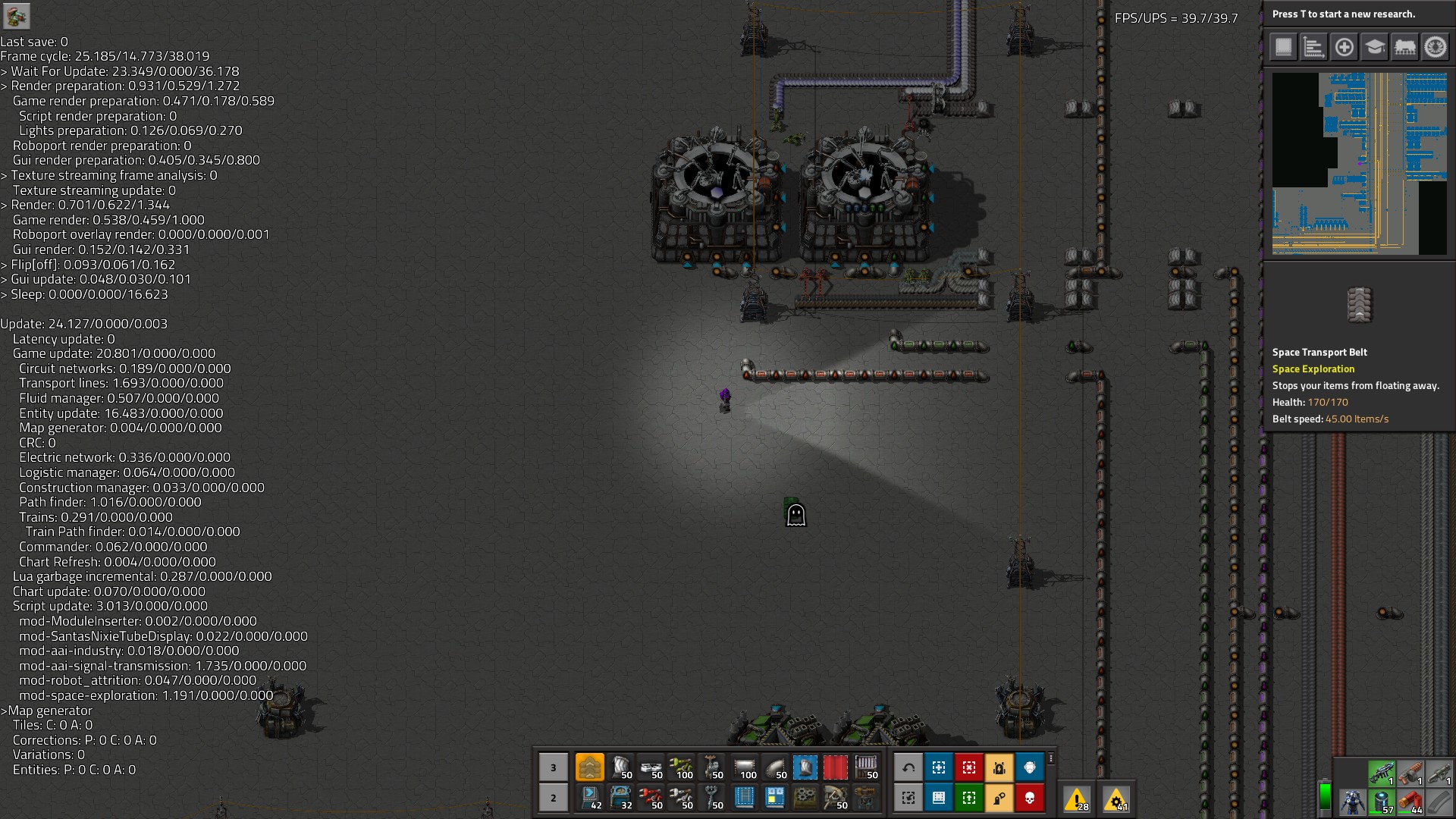Click the top-left corner mod icon button

[16, 16]
